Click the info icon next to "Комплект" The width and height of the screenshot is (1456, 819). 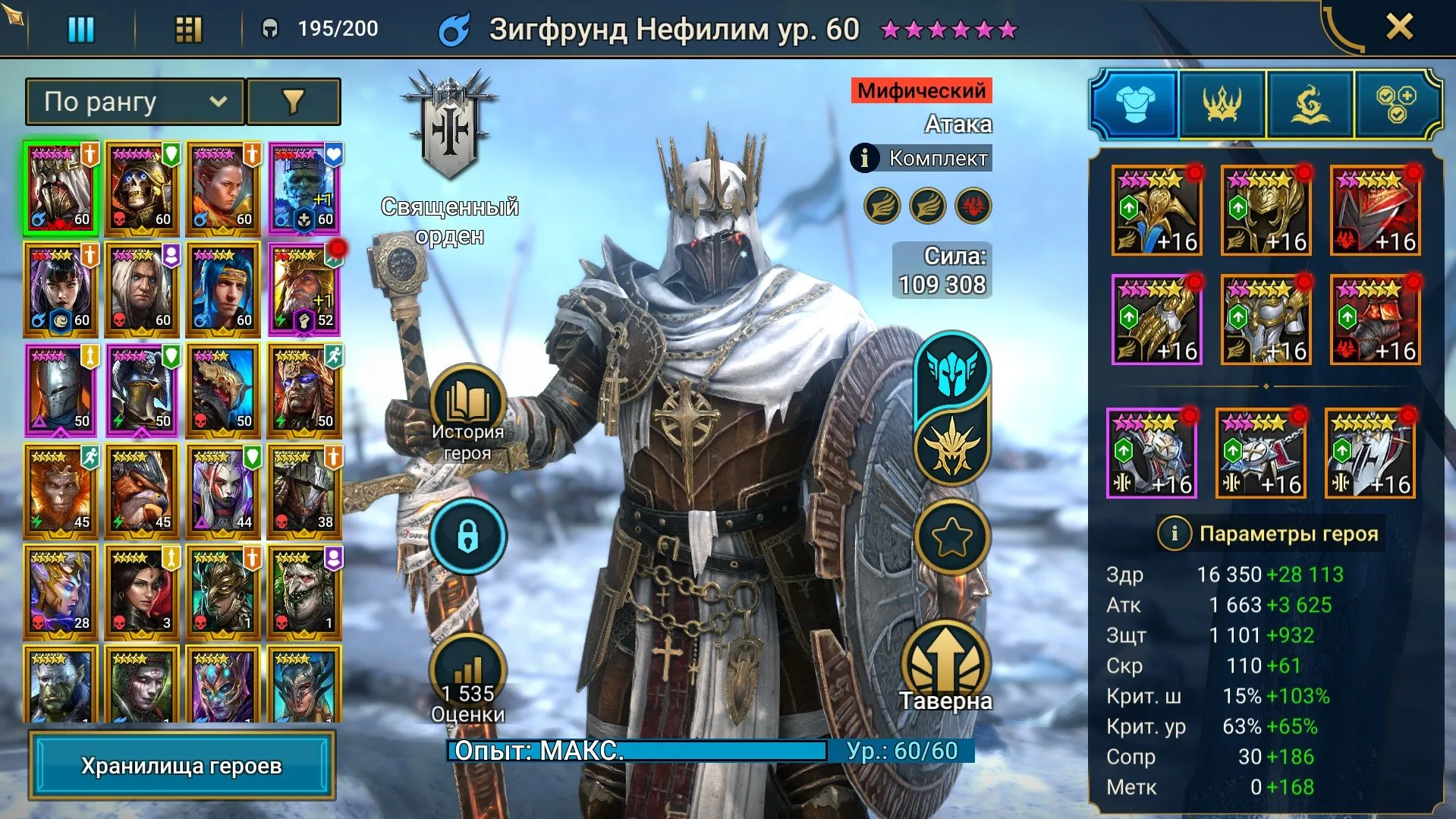(x=864, y=159)
